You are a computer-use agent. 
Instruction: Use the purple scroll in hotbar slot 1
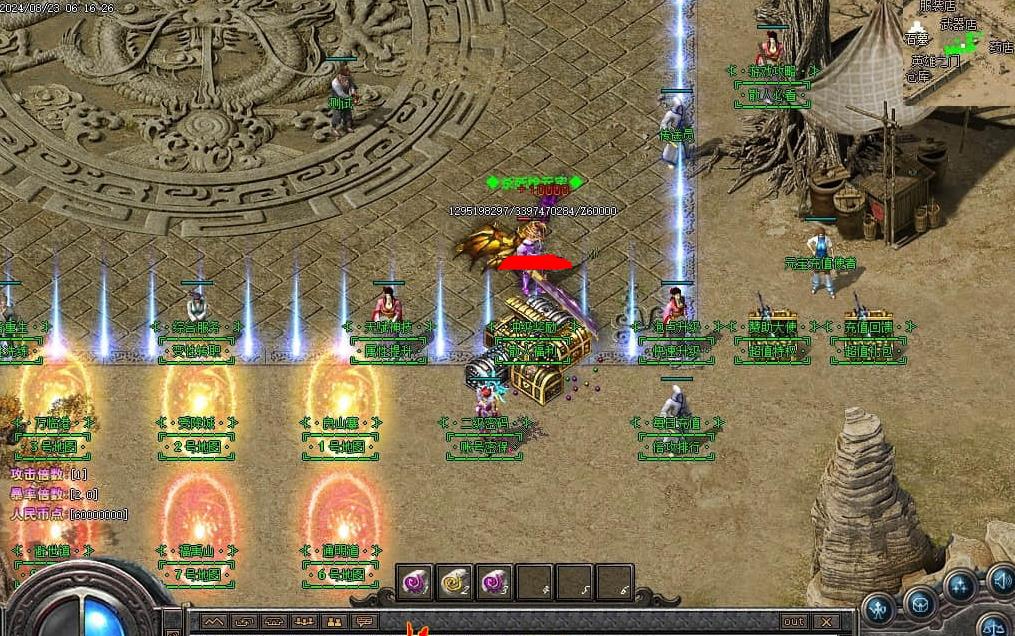pyautogui.click(x=414, y=582)
